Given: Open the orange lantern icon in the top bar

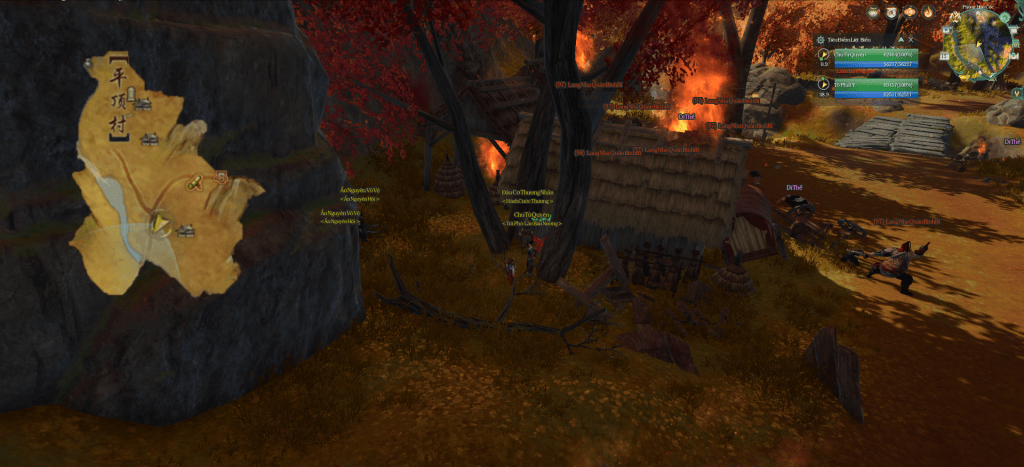Looking at the screenshot, I should 912,12.
